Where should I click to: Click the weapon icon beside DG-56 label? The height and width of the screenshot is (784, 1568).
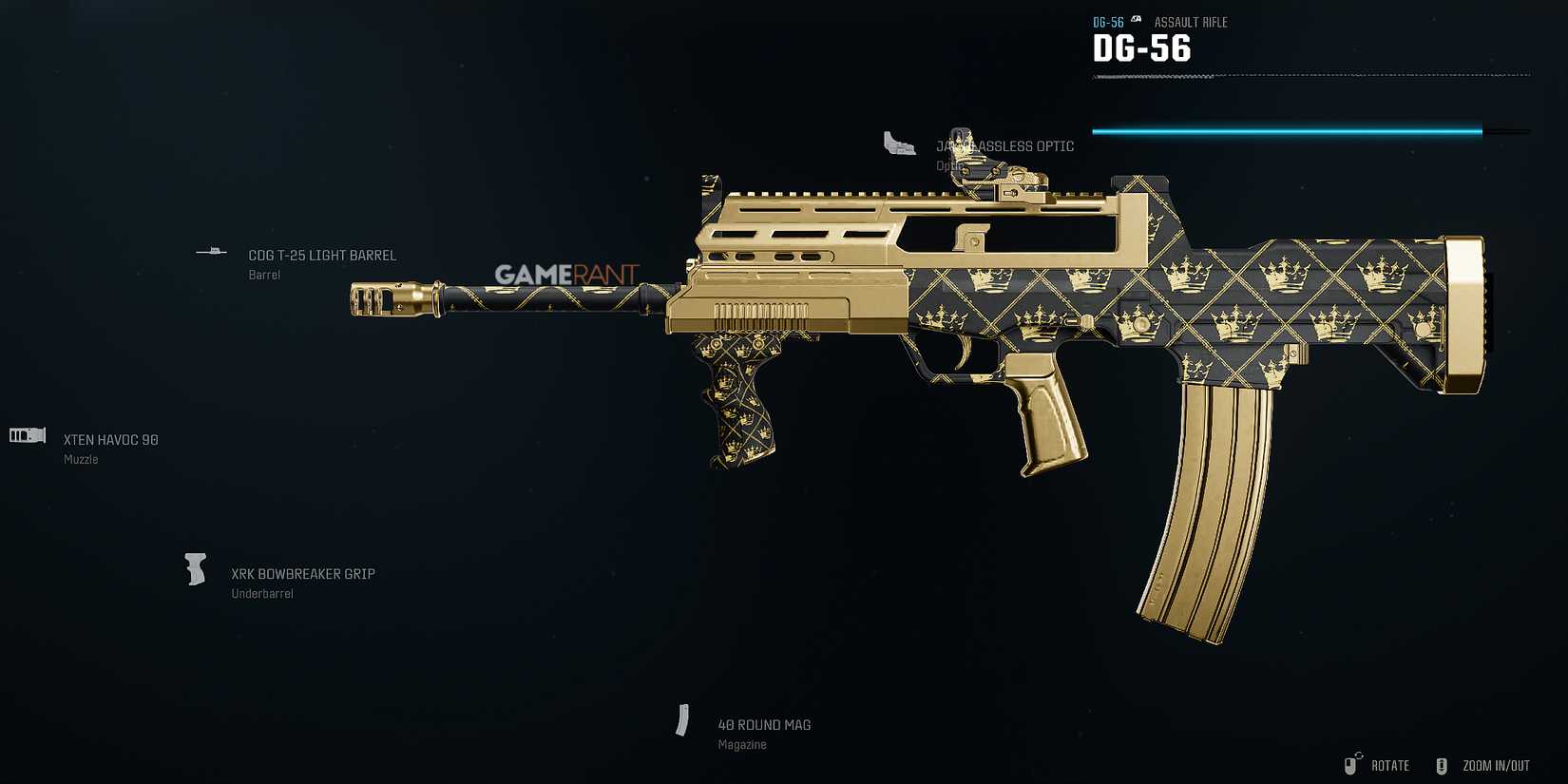click(1135, 20)
